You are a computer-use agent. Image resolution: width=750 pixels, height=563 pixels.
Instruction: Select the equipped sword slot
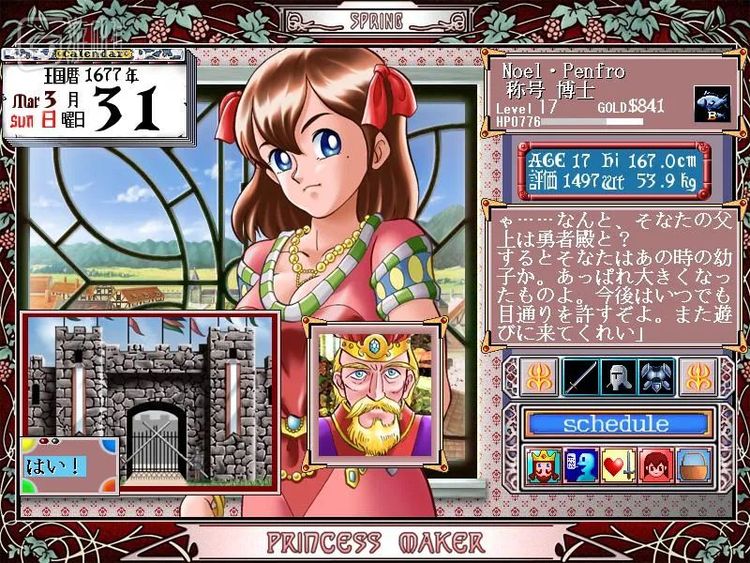(580, 376)
